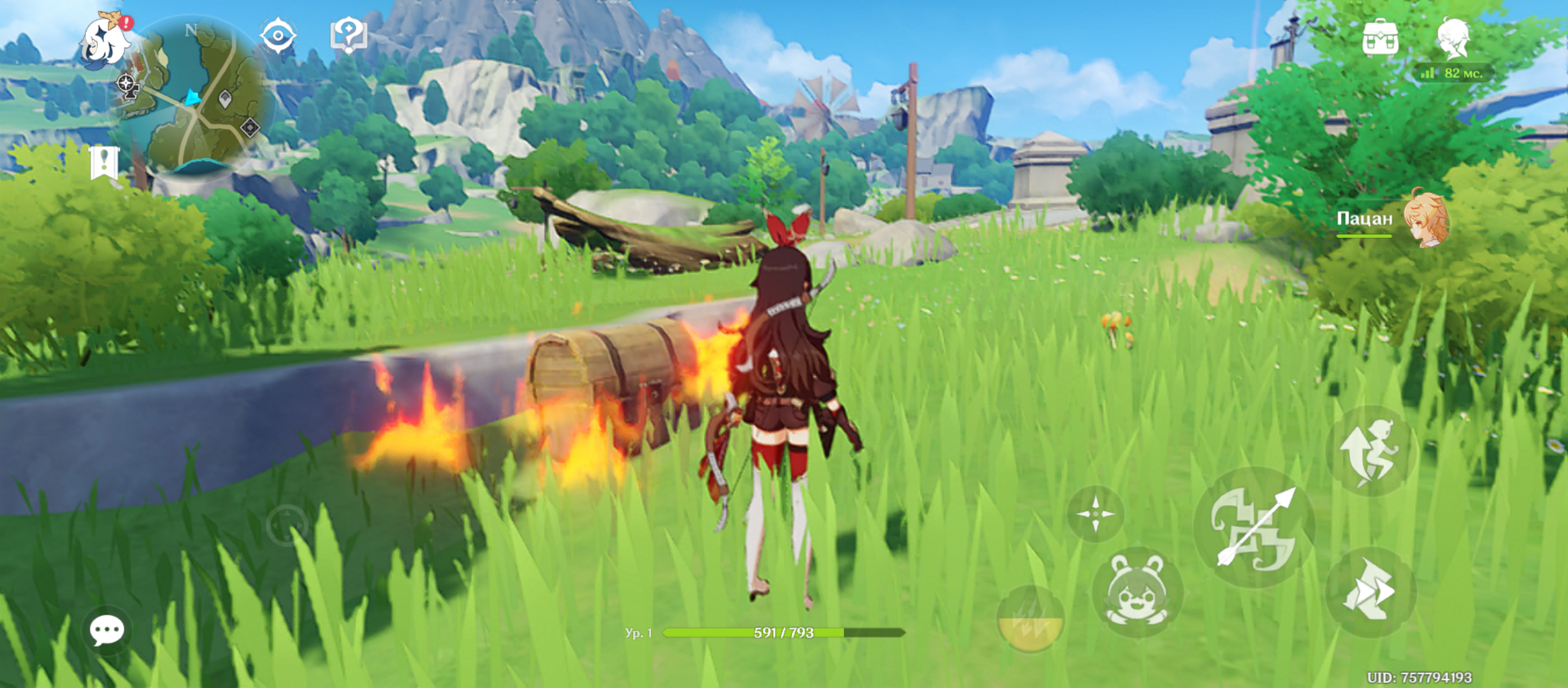Open the character profile head icon
Image resolution: width=1568 pixels, height=688 pixels.
pos(1454,38)
